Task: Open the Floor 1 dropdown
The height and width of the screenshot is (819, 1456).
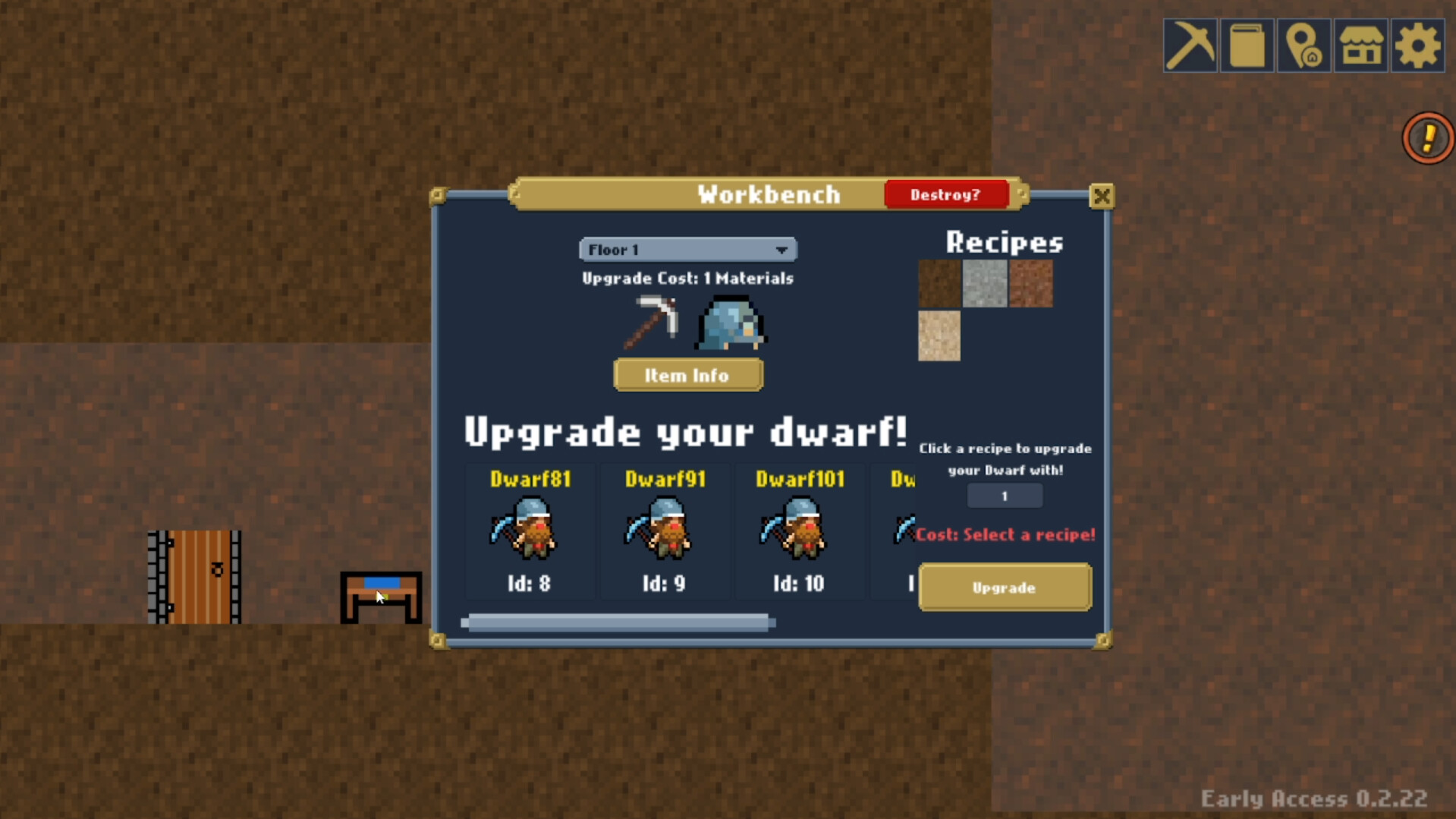Action: coord(687,249)
